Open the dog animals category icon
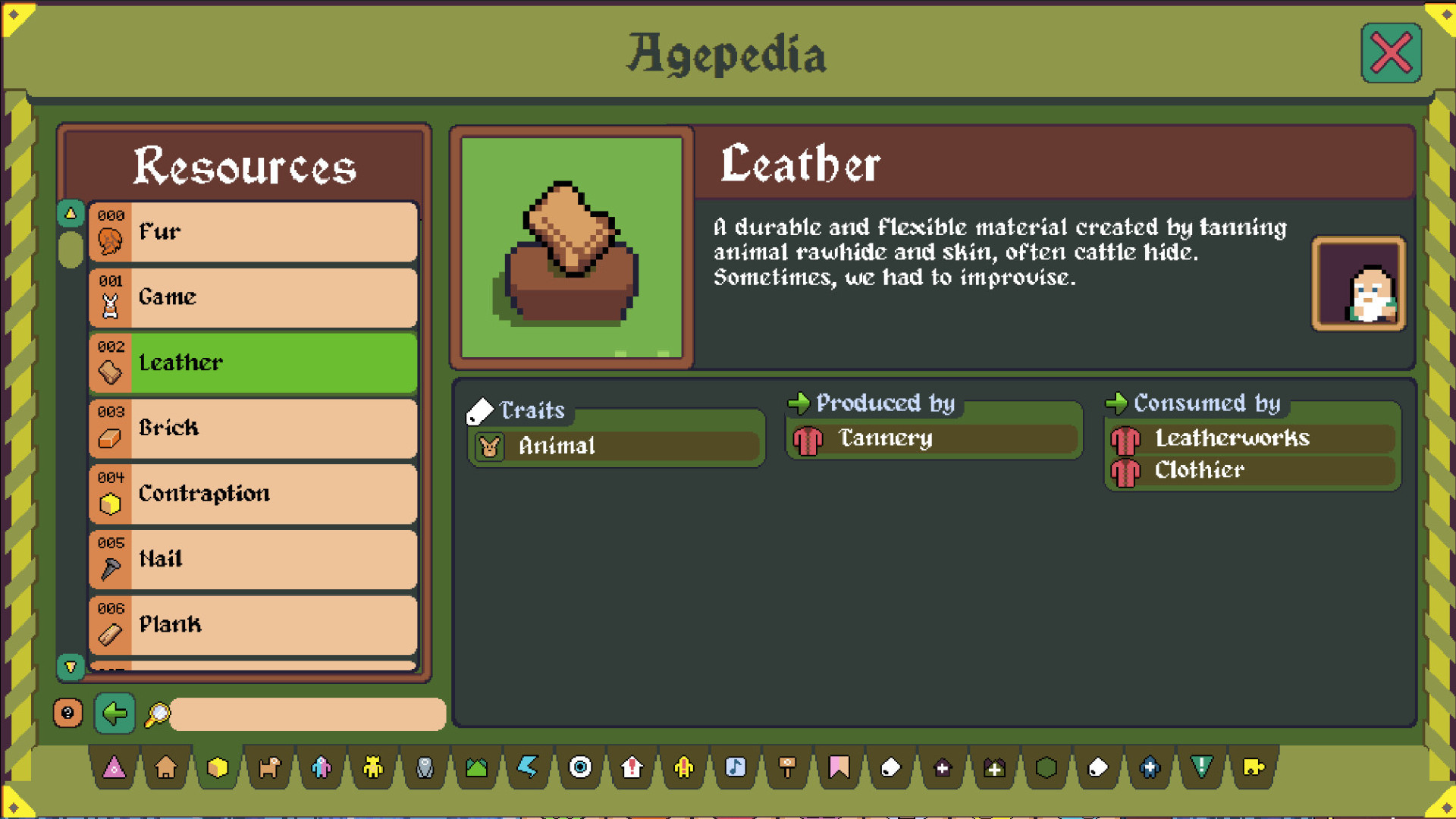1456x819 pixels. click(269, 768)
